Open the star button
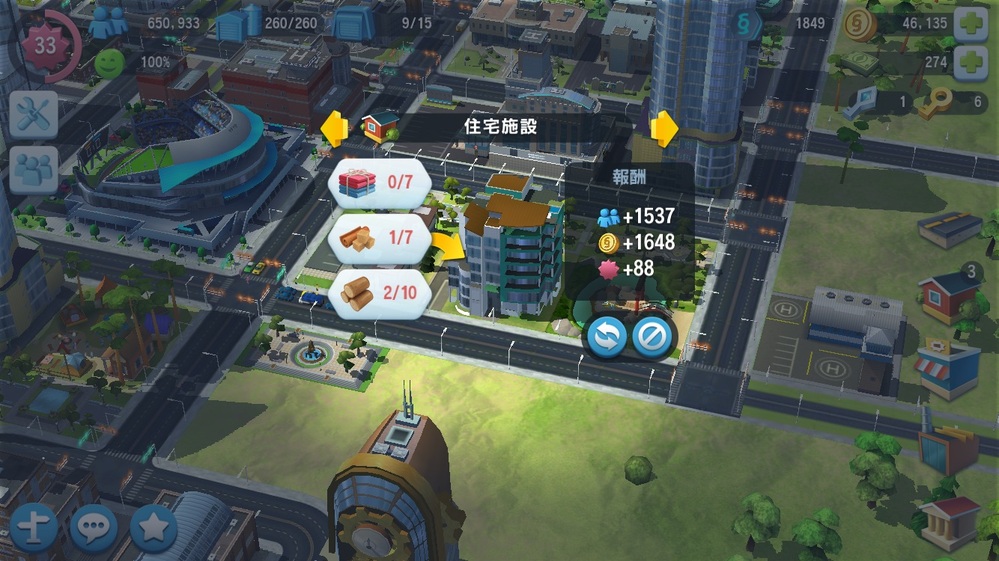The image size is (999, 561). click(153, 527)
